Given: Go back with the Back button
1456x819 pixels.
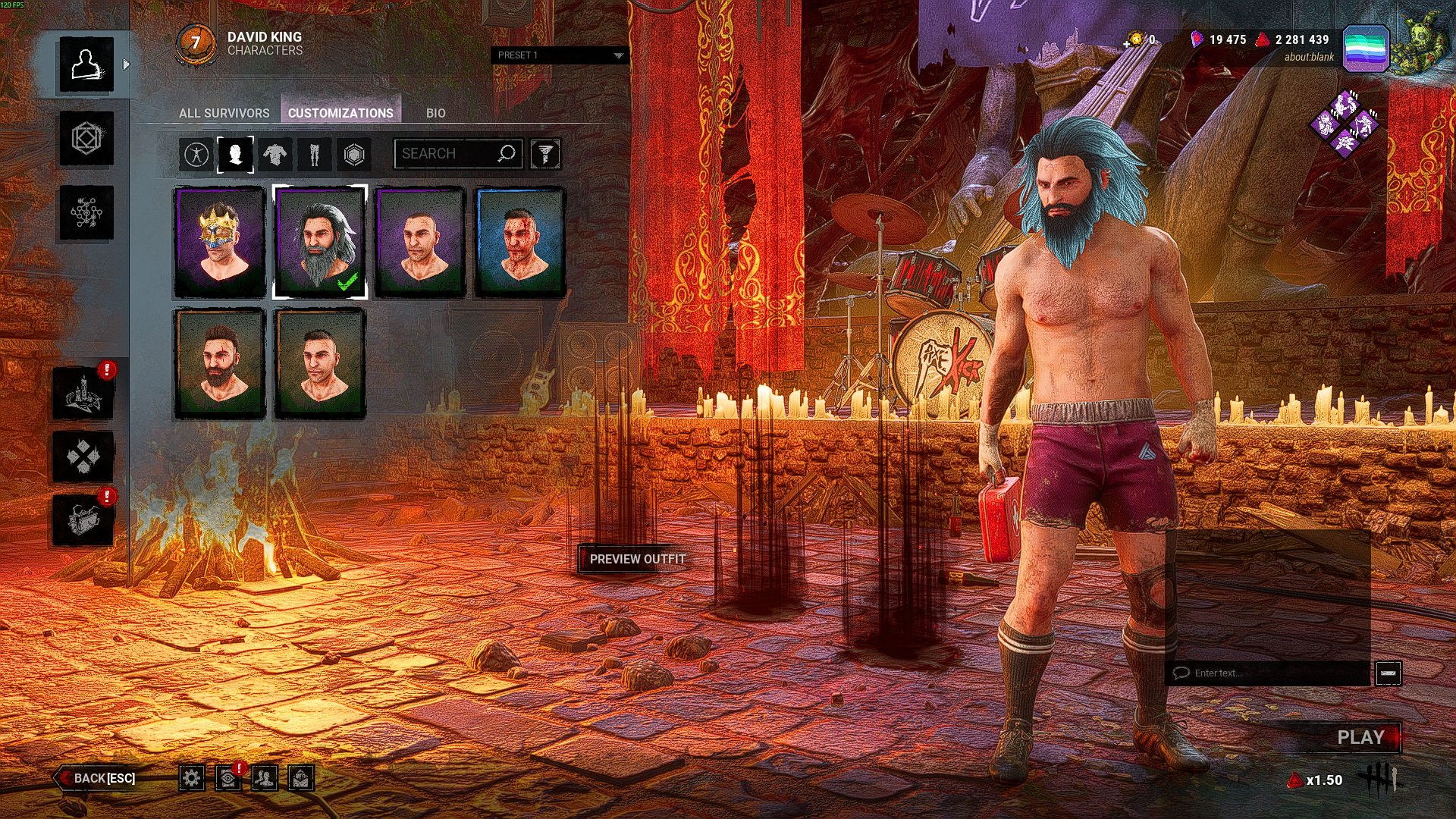Looking at the screenshot, I should tap(99, 778).
